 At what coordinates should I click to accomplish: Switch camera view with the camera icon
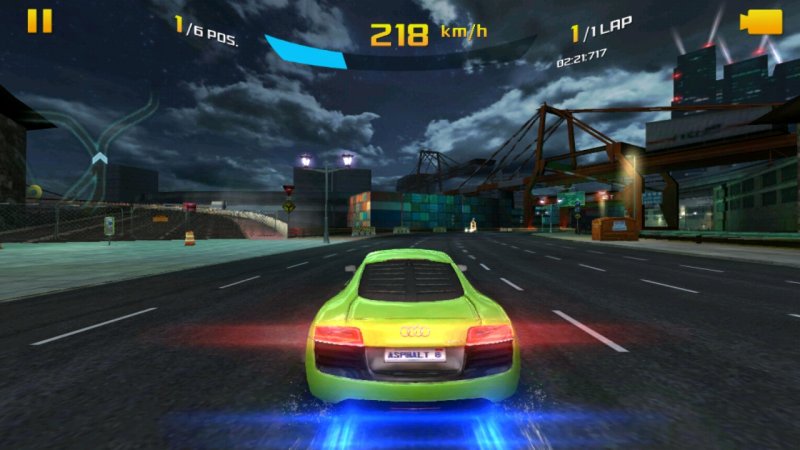pyautogui.click(x=760, y=22)
